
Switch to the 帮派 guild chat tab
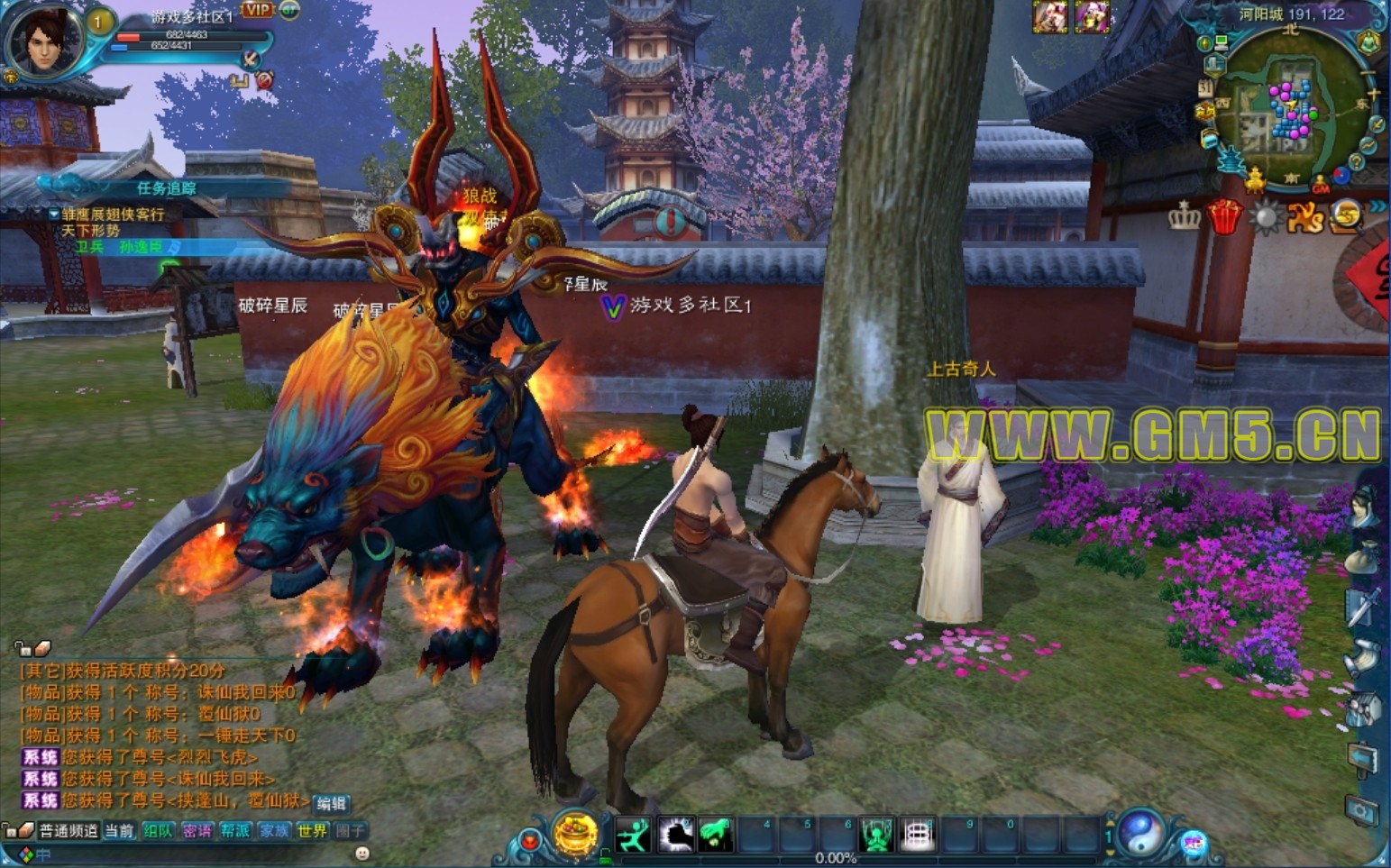(x=235, y=831)
